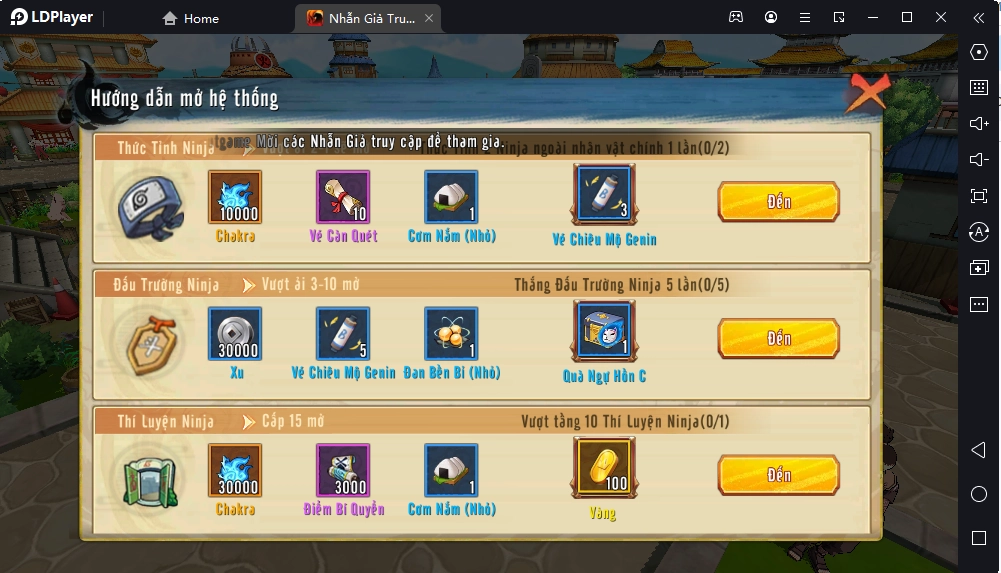Go to Thức Tỉnh Ninja via Đến button

click(x=778, y=202)
